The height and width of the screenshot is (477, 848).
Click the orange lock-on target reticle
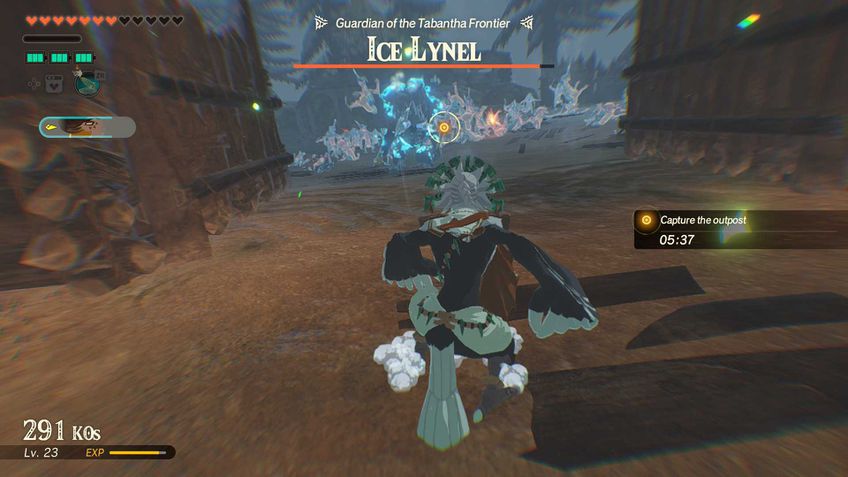pyautogui.click(x=445, y=128)
